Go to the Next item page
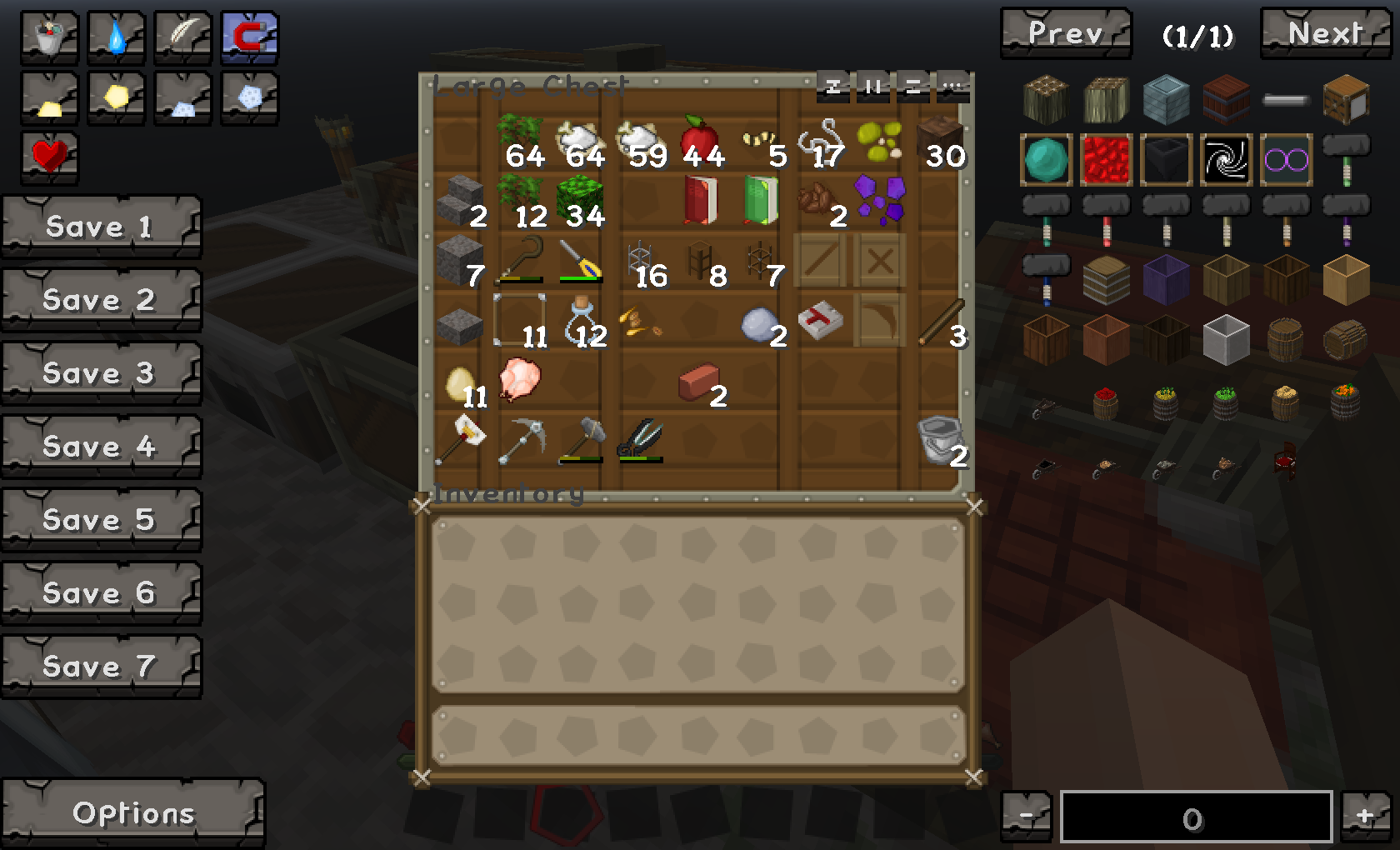The image size is (1400, 850). [x=1323, y=33]
